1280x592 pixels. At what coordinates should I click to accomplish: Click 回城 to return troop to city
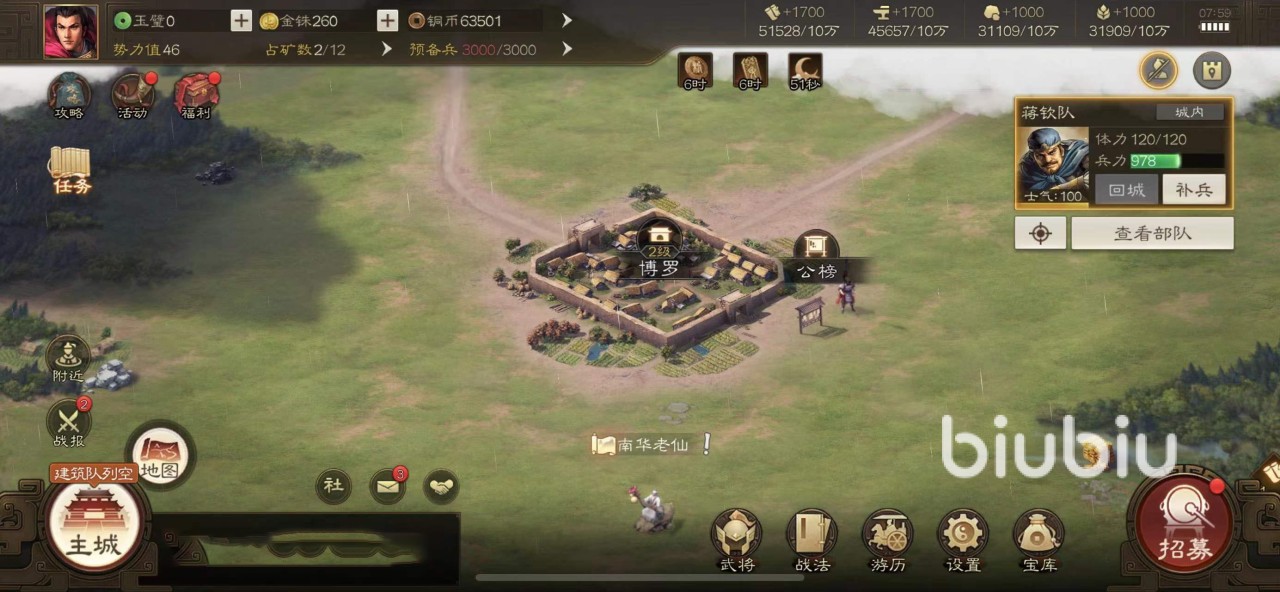[1126, 189]
